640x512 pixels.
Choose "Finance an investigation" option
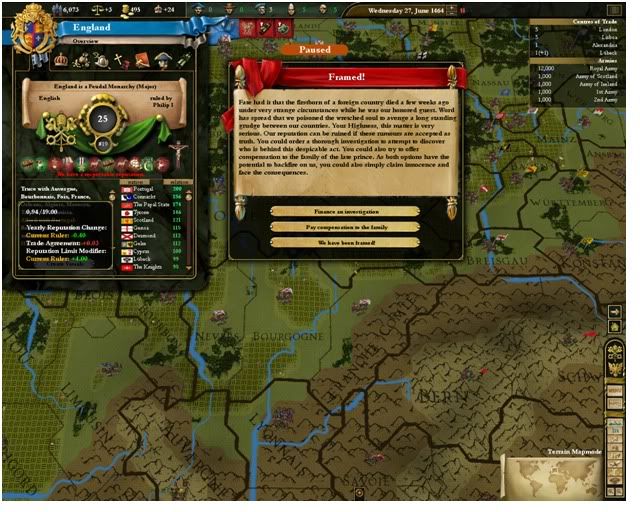tap(344, 211)
